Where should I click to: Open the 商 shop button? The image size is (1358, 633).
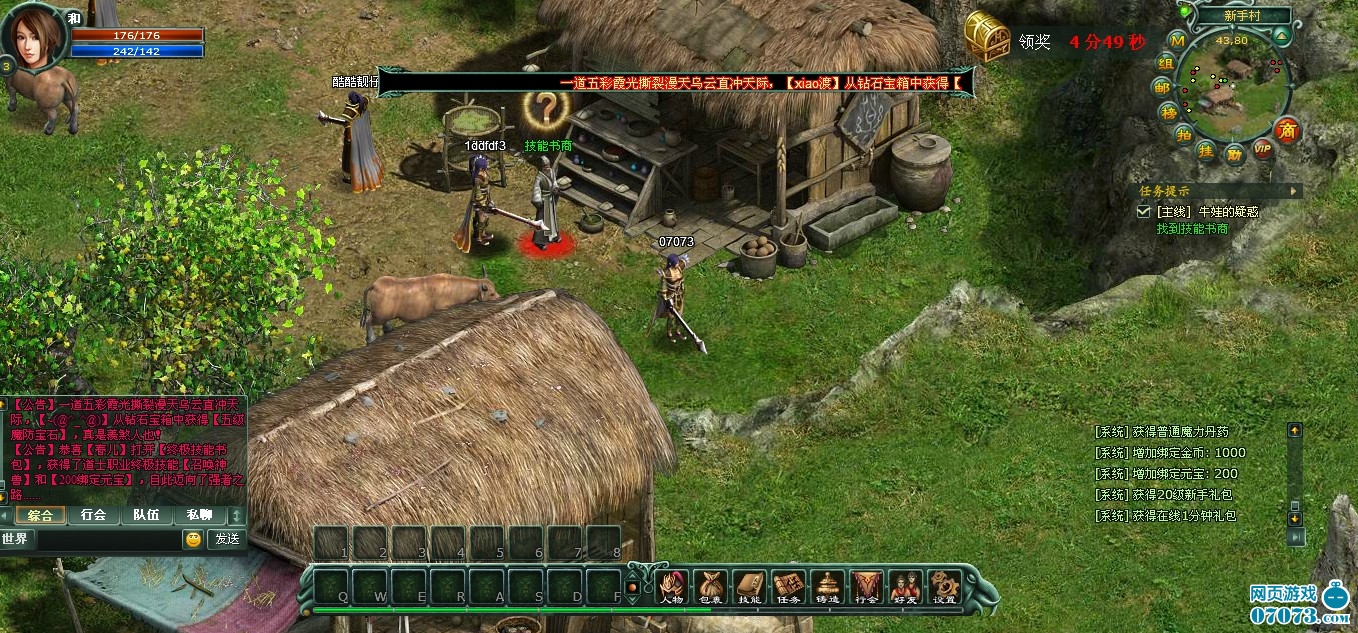pos(1288,130)
